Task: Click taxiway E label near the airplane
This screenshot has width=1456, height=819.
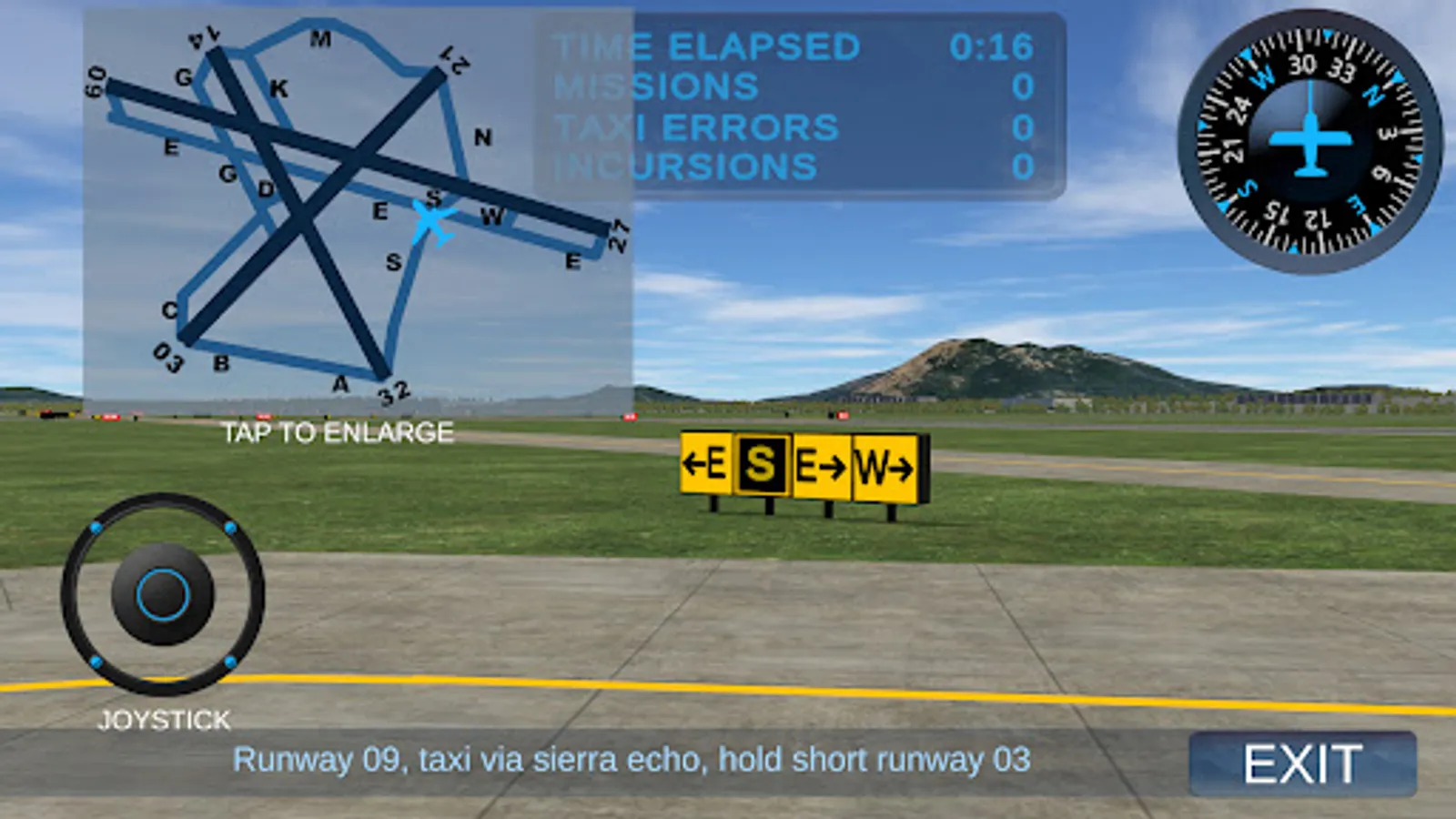Action: 379,211
